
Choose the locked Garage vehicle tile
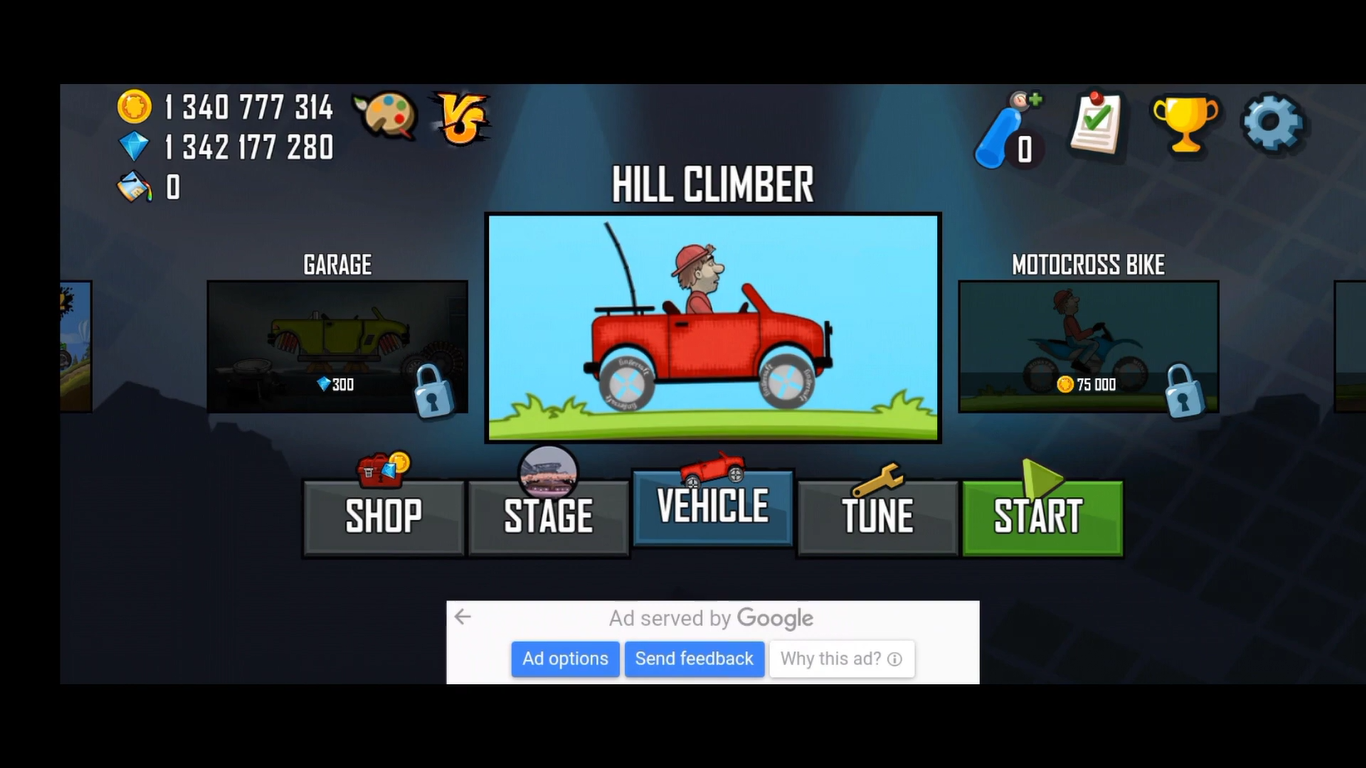pos(337,346)
